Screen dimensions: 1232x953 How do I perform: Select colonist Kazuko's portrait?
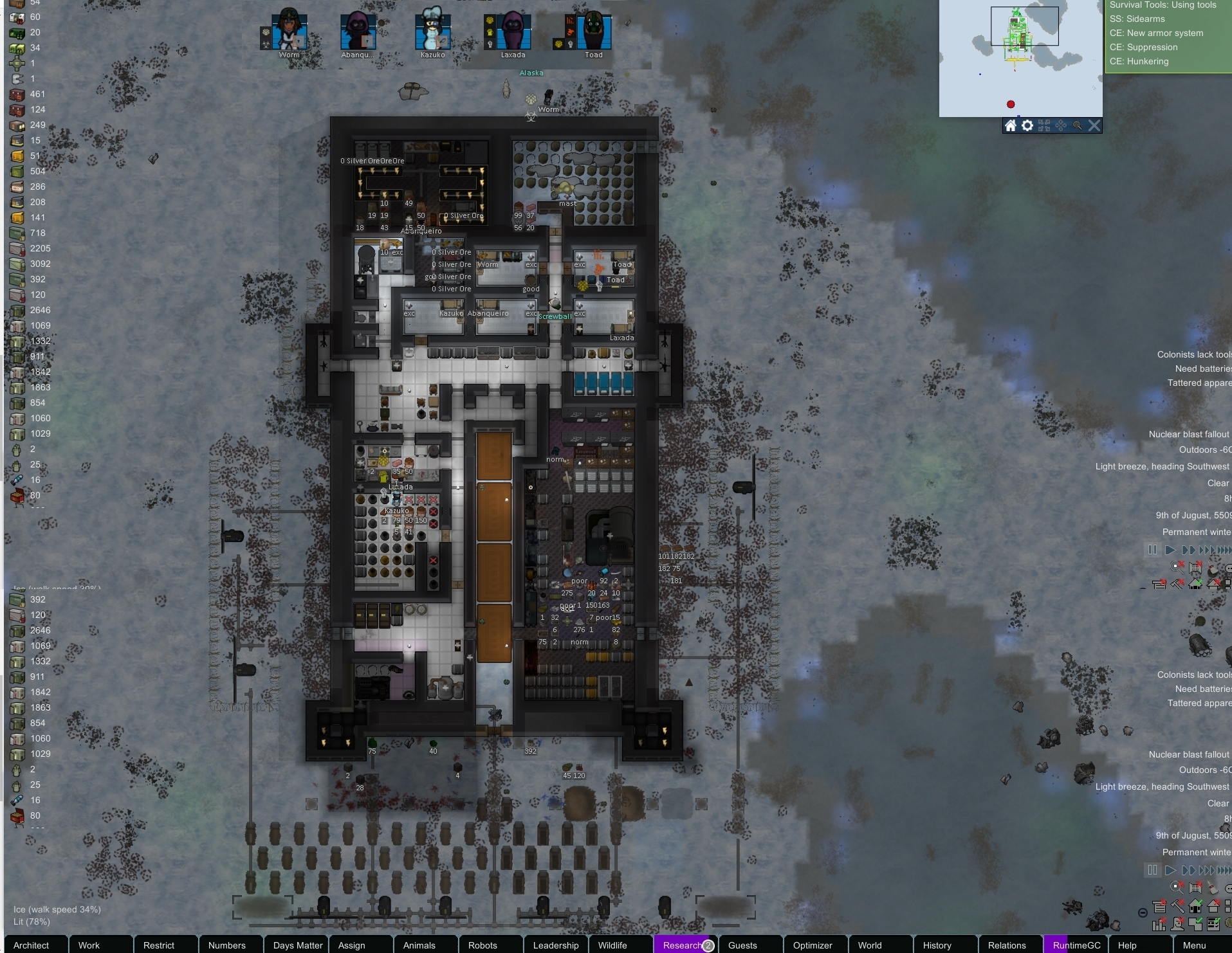coord(432,31)
